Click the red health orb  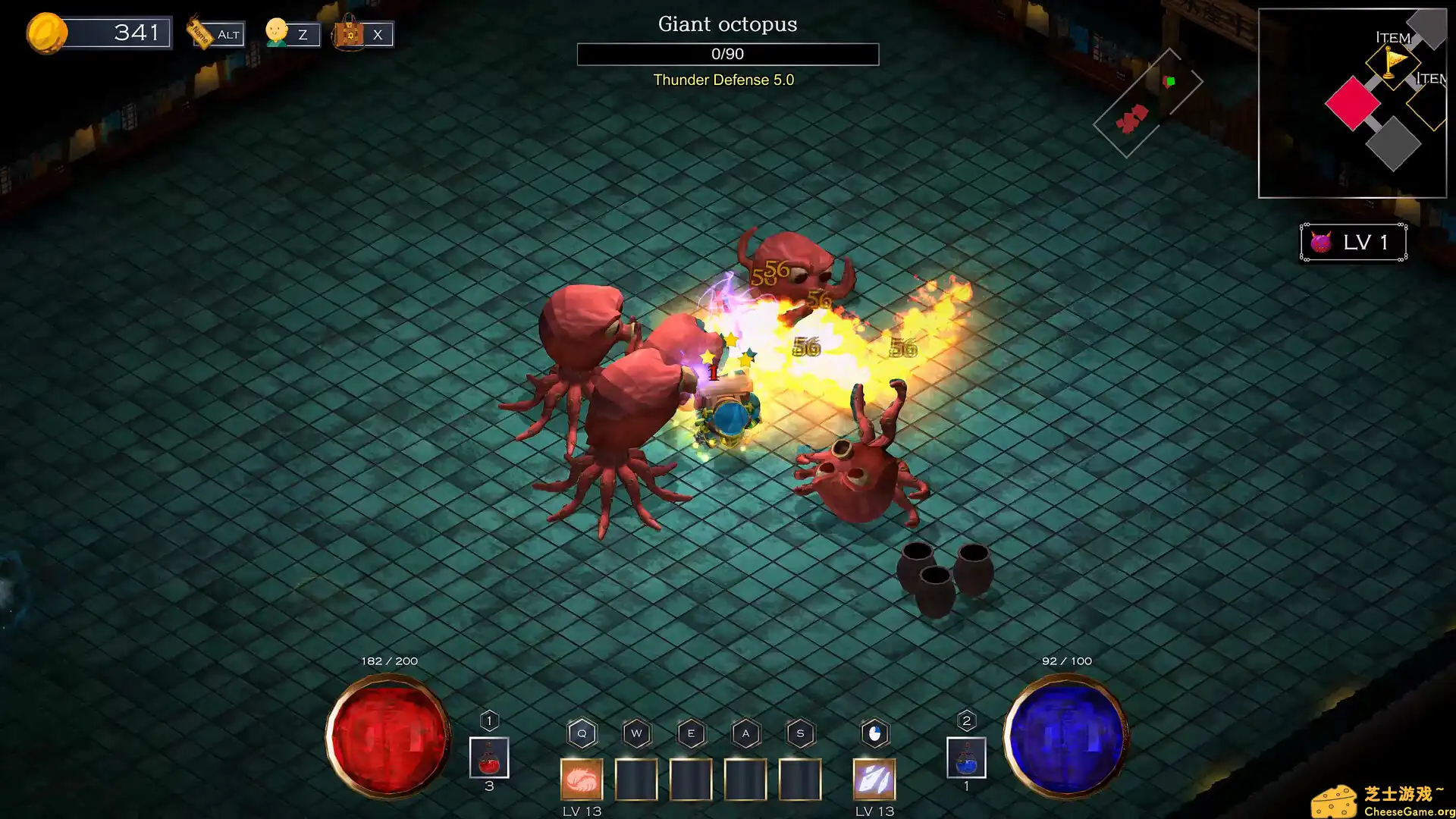tap(387, 737)
